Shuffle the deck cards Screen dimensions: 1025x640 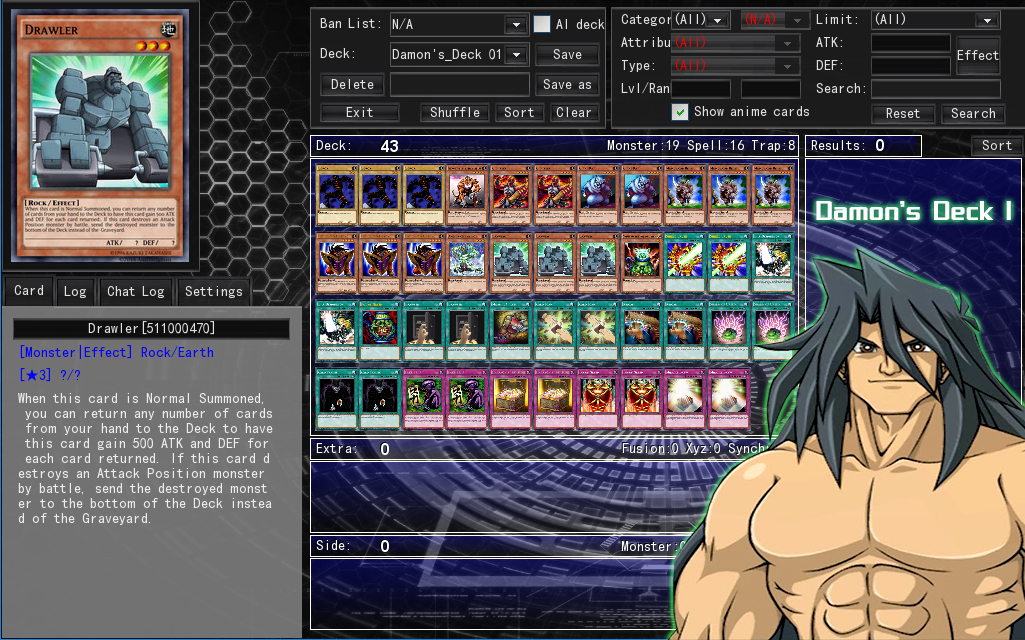tap(455, 112)
